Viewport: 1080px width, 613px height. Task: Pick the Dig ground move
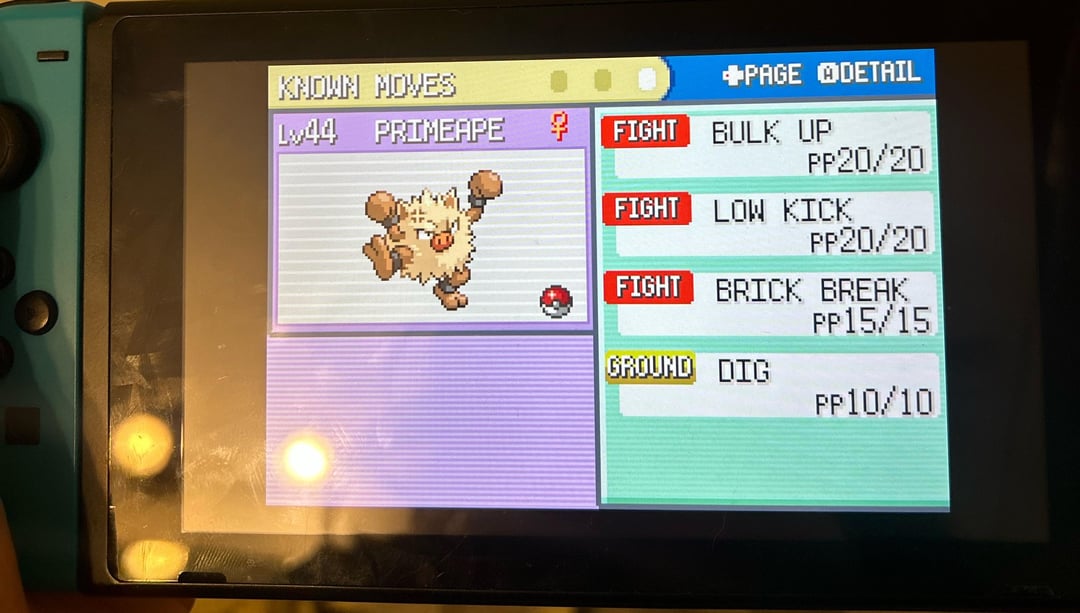[774, 383]
